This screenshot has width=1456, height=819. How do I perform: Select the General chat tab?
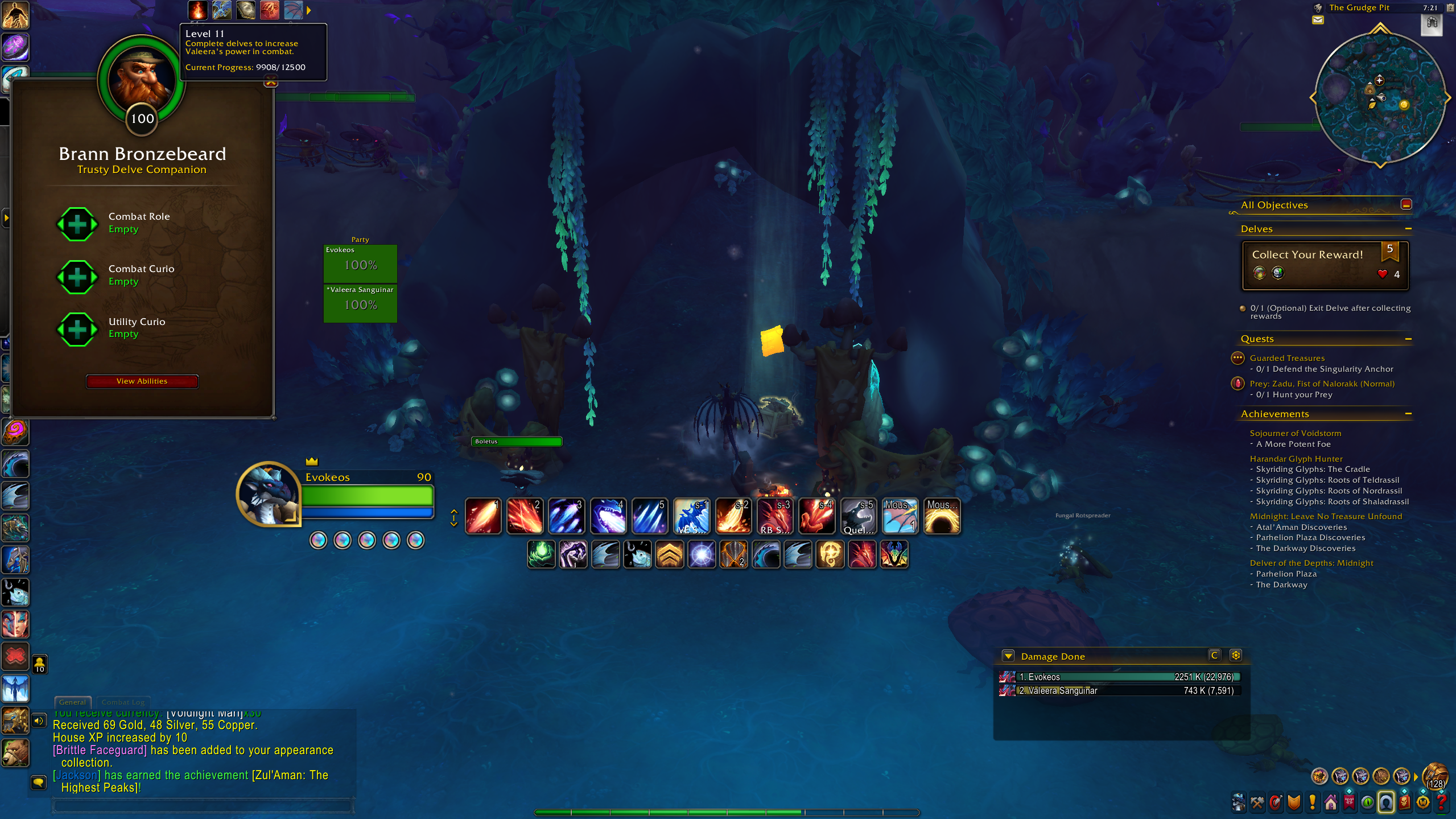[72, 702]
